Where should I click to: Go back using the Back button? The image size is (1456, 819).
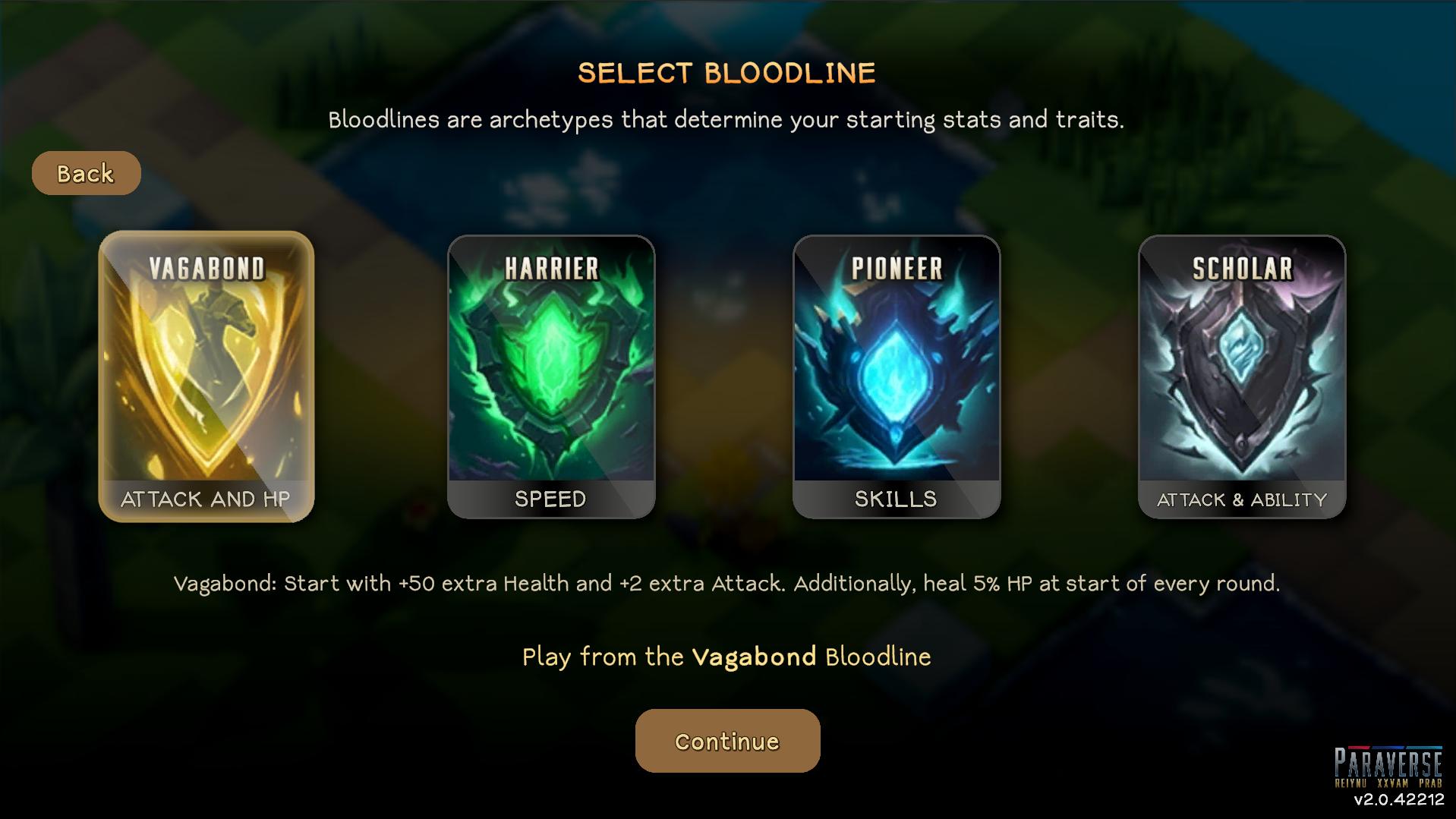86,173
